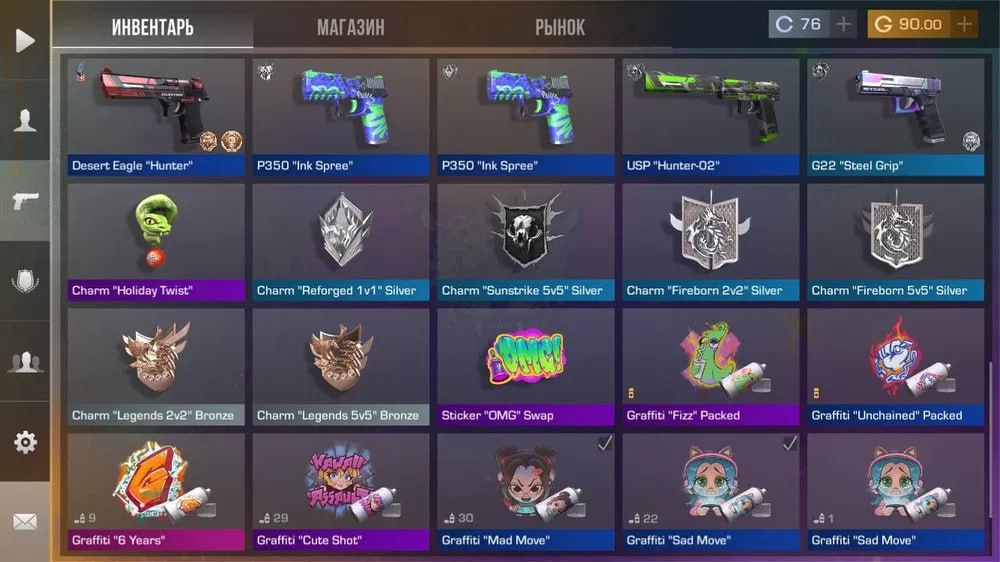Viewport: 1000px width, 562px height.
Task: Open the settings gear icon
Action: 25,442
